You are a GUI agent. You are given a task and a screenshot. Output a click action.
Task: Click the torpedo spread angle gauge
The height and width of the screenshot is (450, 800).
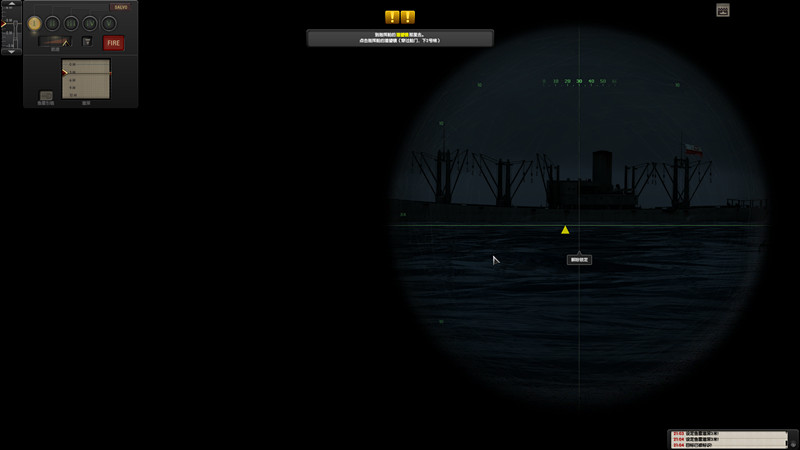coord(55,42)
